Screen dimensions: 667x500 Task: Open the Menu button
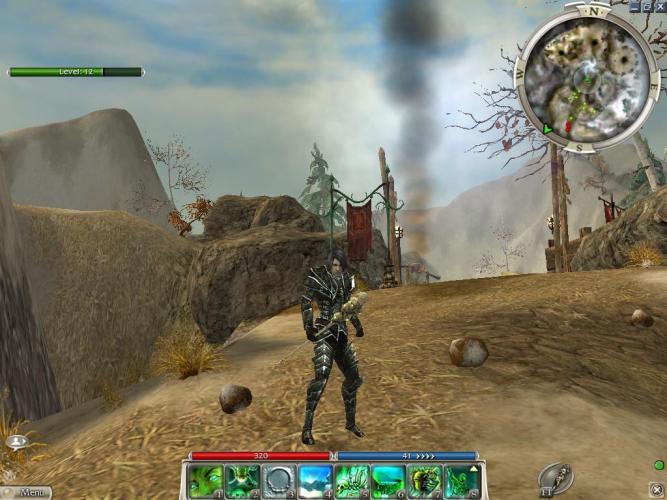(26, 492)
